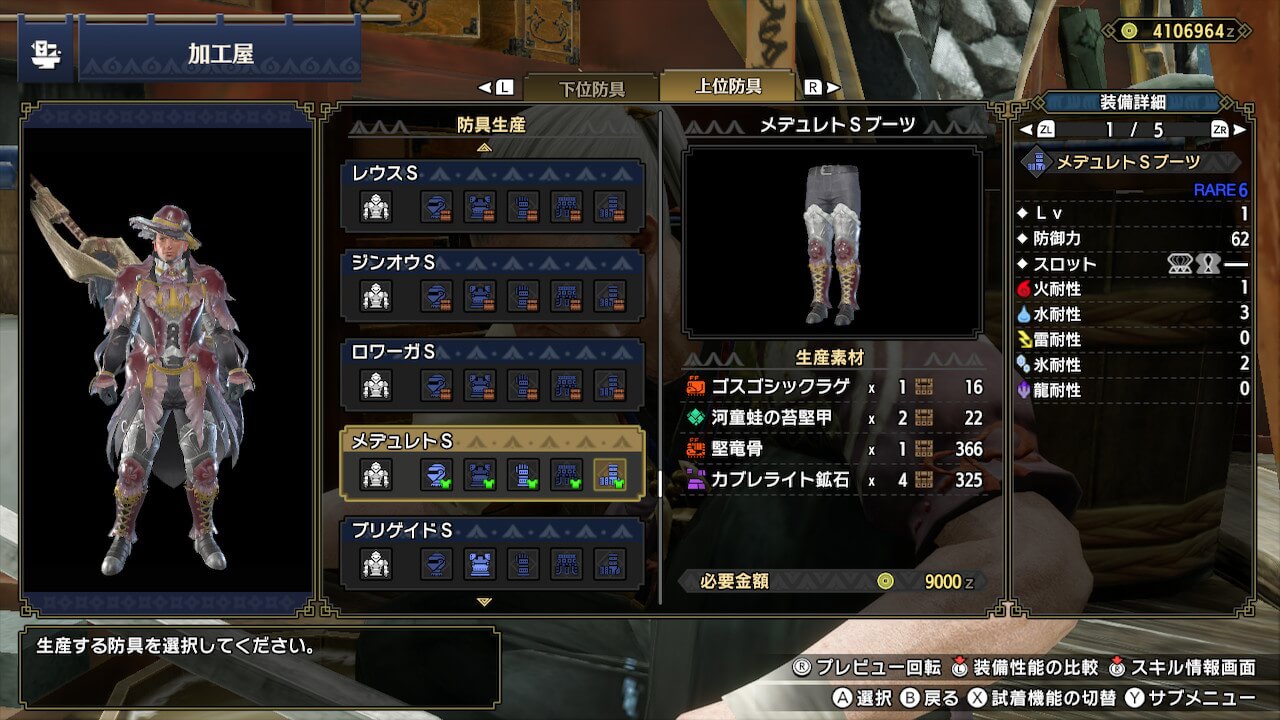Pick the メデュレトS arm guard icon
Image resolution: width=1280 pixels, height=720 pixels.
[523, 474]
